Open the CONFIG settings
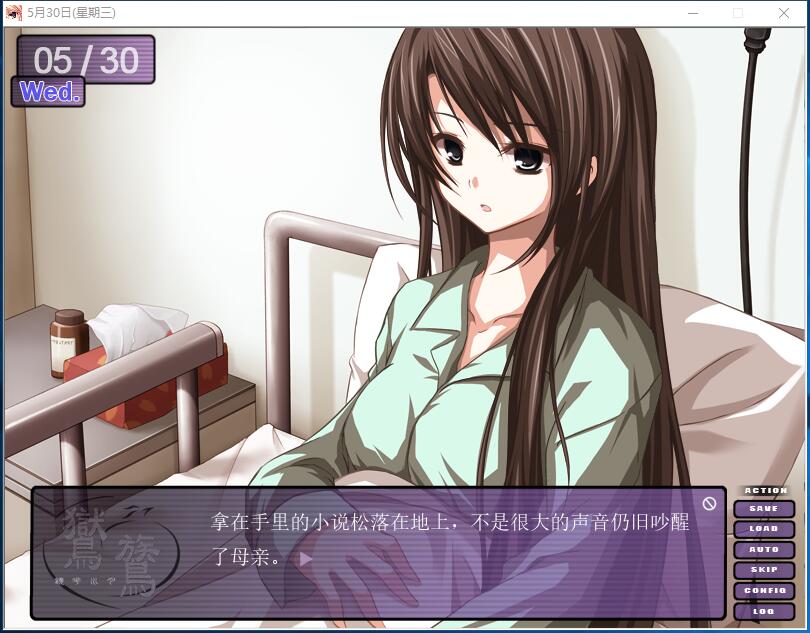This screenshot has height=633, width=810. [764, 591]
